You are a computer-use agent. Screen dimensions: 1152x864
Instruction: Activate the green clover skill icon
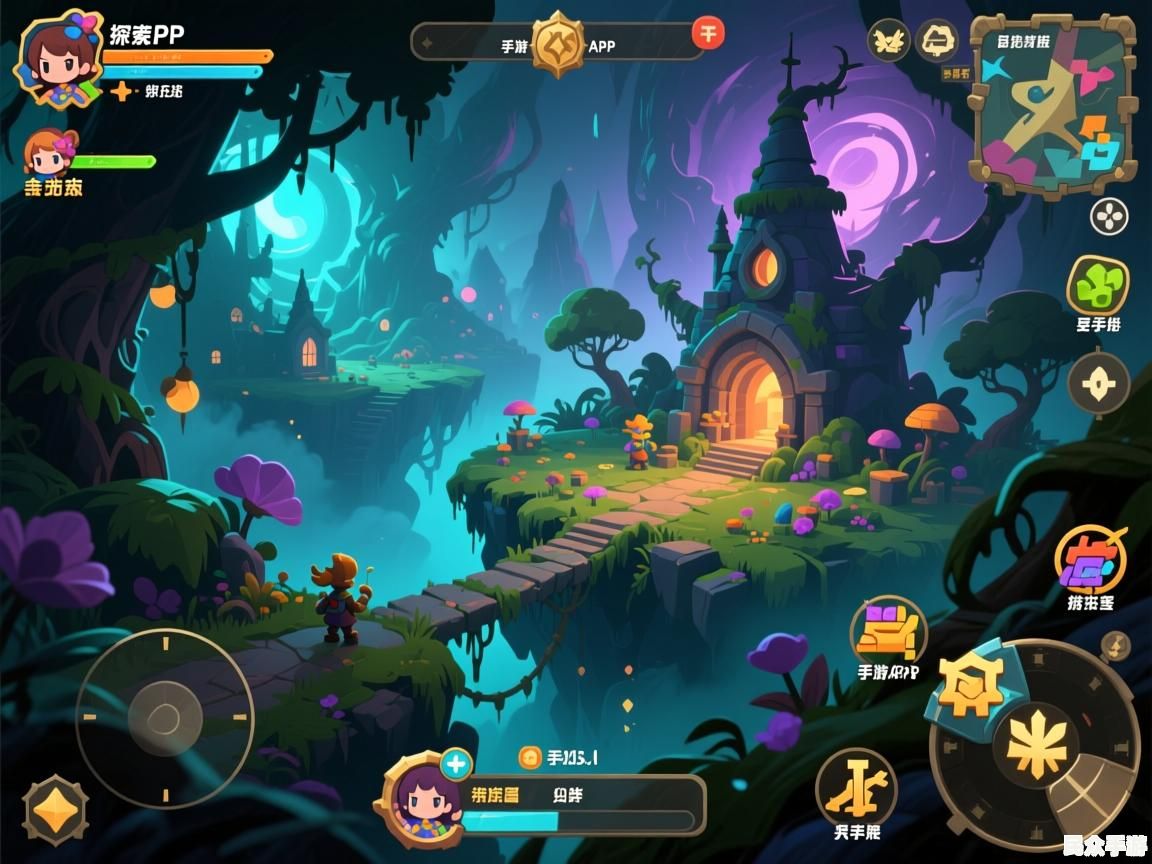tap(1097, 285)
